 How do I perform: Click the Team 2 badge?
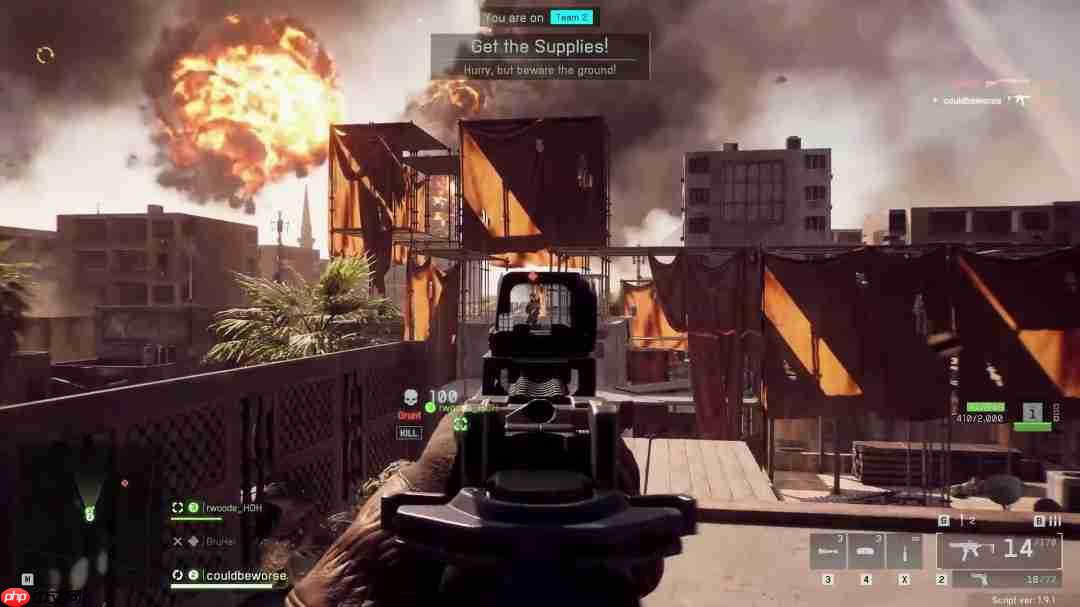tap(571, 17)
